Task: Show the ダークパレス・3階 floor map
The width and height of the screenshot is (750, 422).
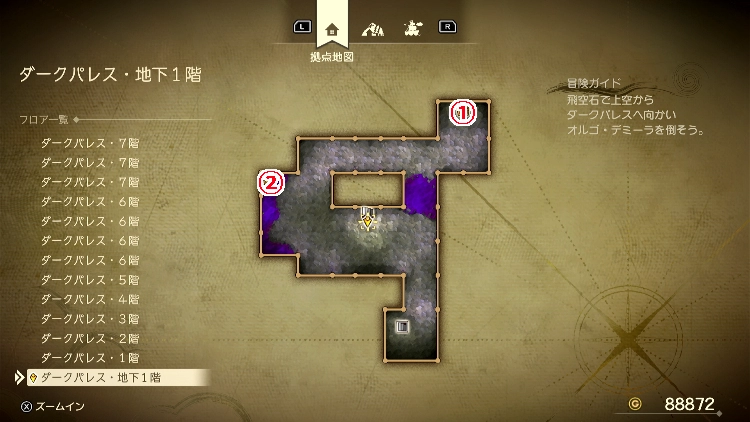Action: pos(90,318)
